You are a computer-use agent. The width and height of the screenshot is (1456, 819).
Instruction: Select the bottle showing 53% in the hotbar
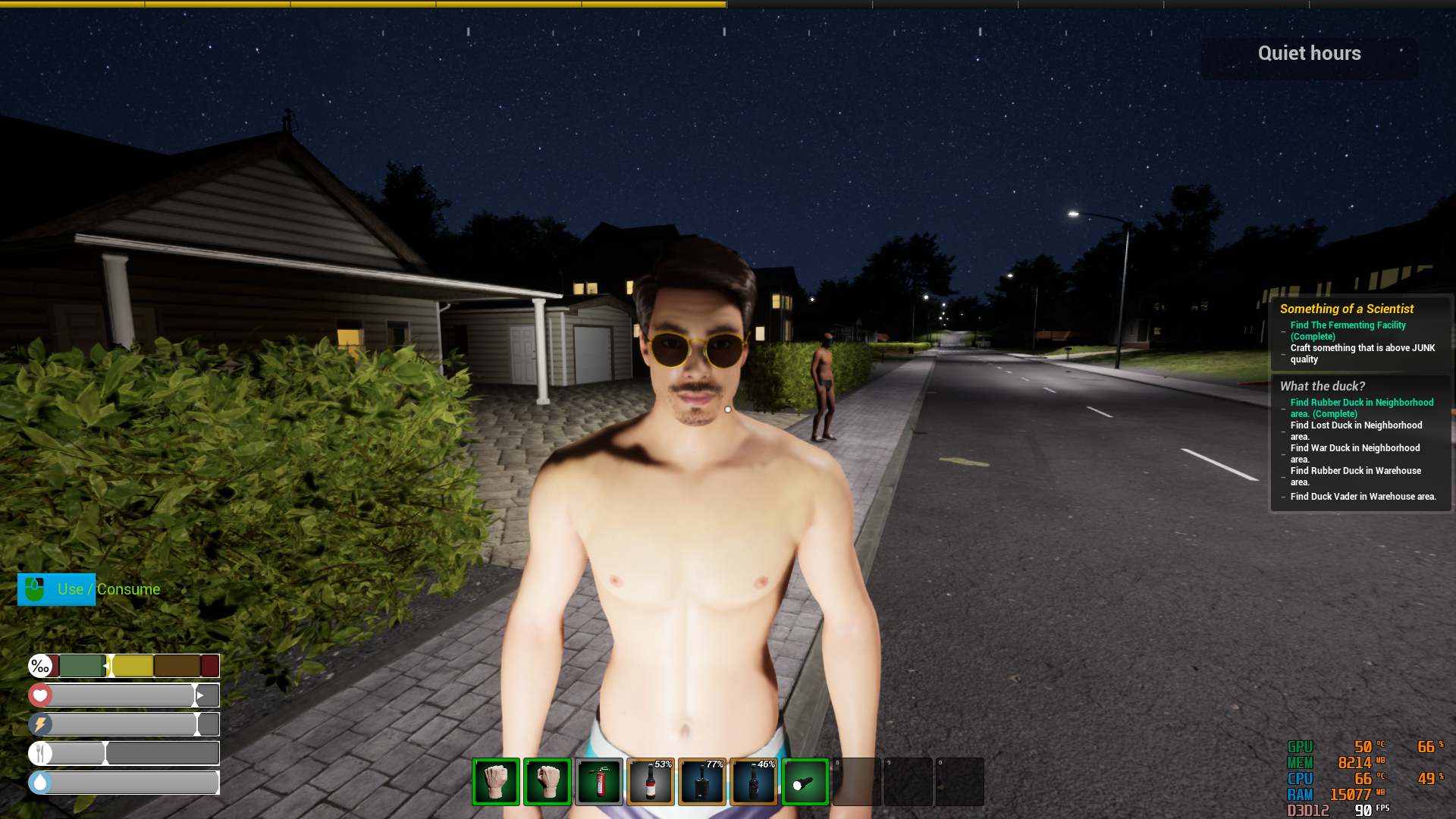click(x=650, y=781)
